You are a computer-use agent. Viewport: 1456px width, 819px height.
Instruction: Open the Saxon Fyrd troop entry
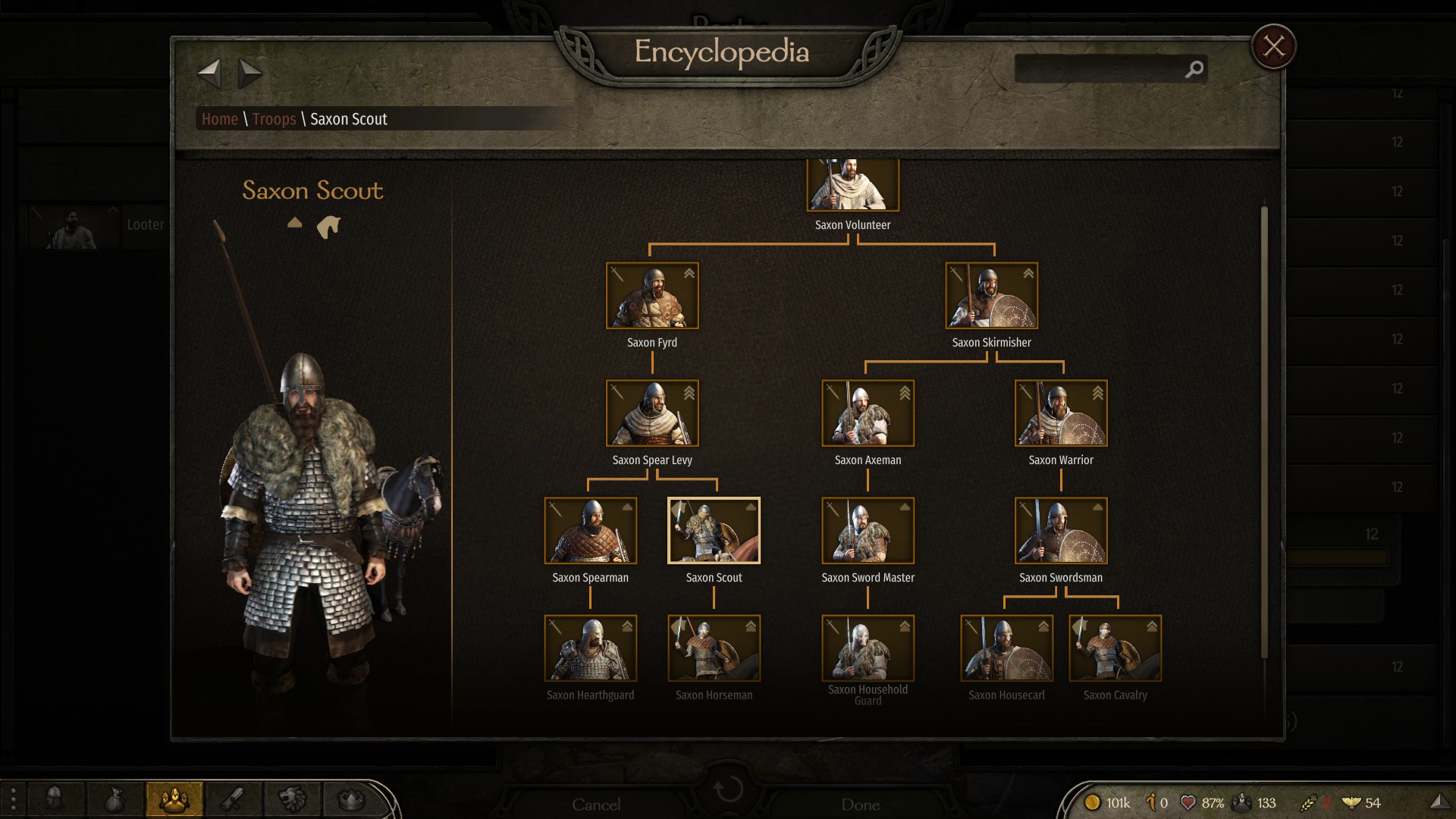click(x=652, y=296)
